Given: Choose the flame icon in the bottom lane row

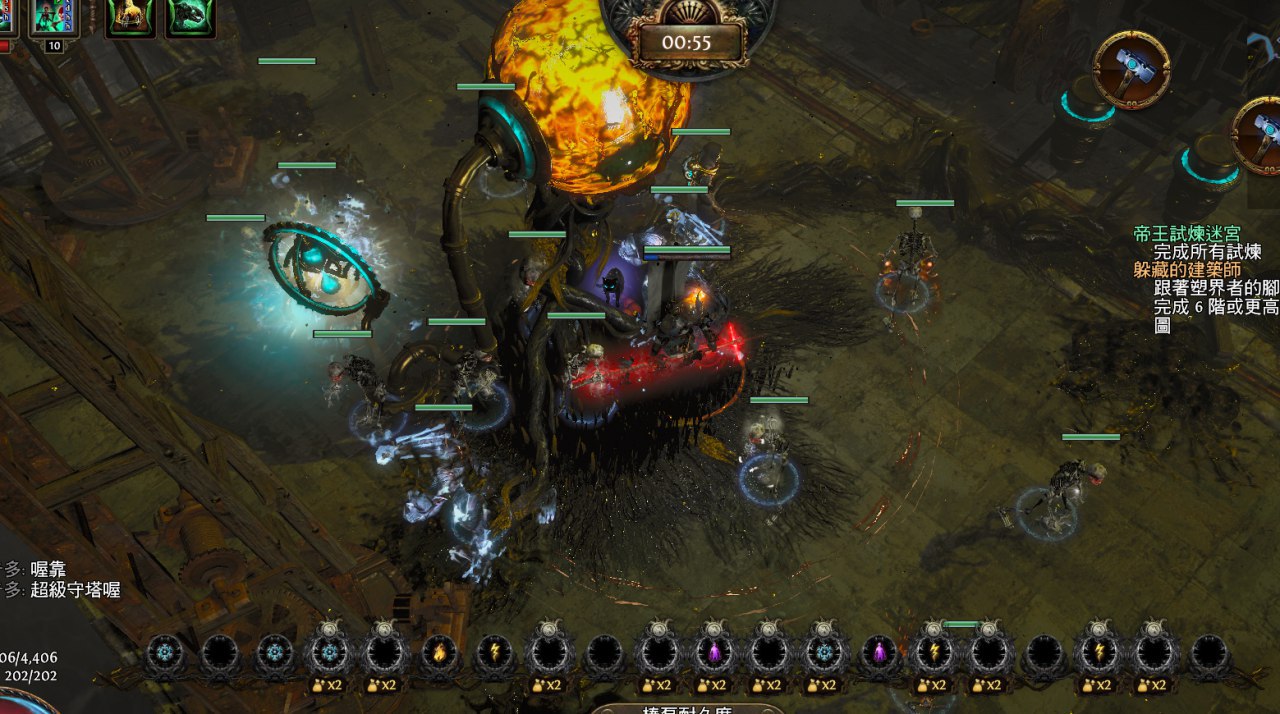Looking at the screenshot, I should [438, 654].
